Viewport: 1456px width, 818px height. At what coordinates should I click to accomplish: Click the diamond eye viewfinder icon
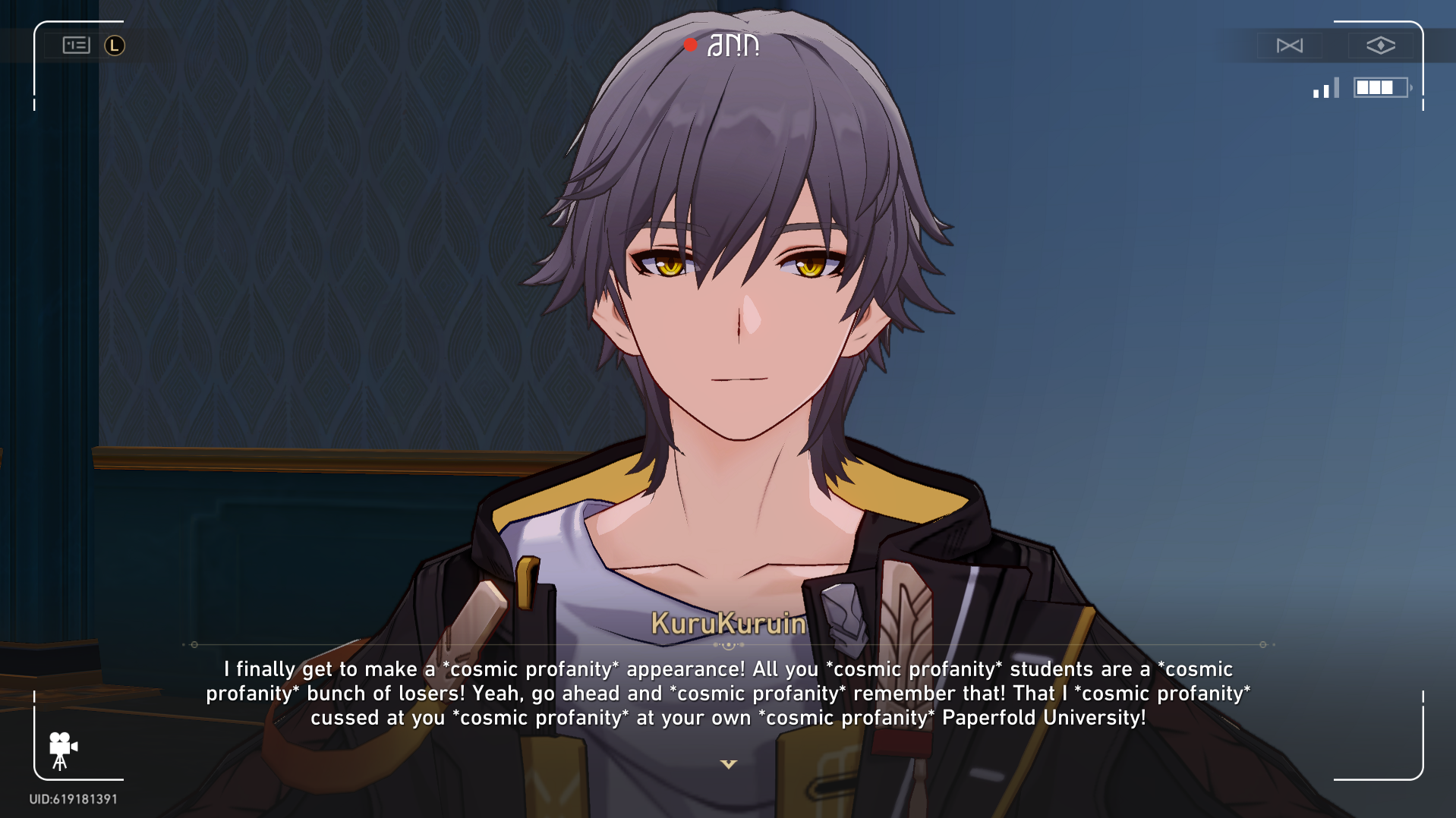tap(1382, 46)
